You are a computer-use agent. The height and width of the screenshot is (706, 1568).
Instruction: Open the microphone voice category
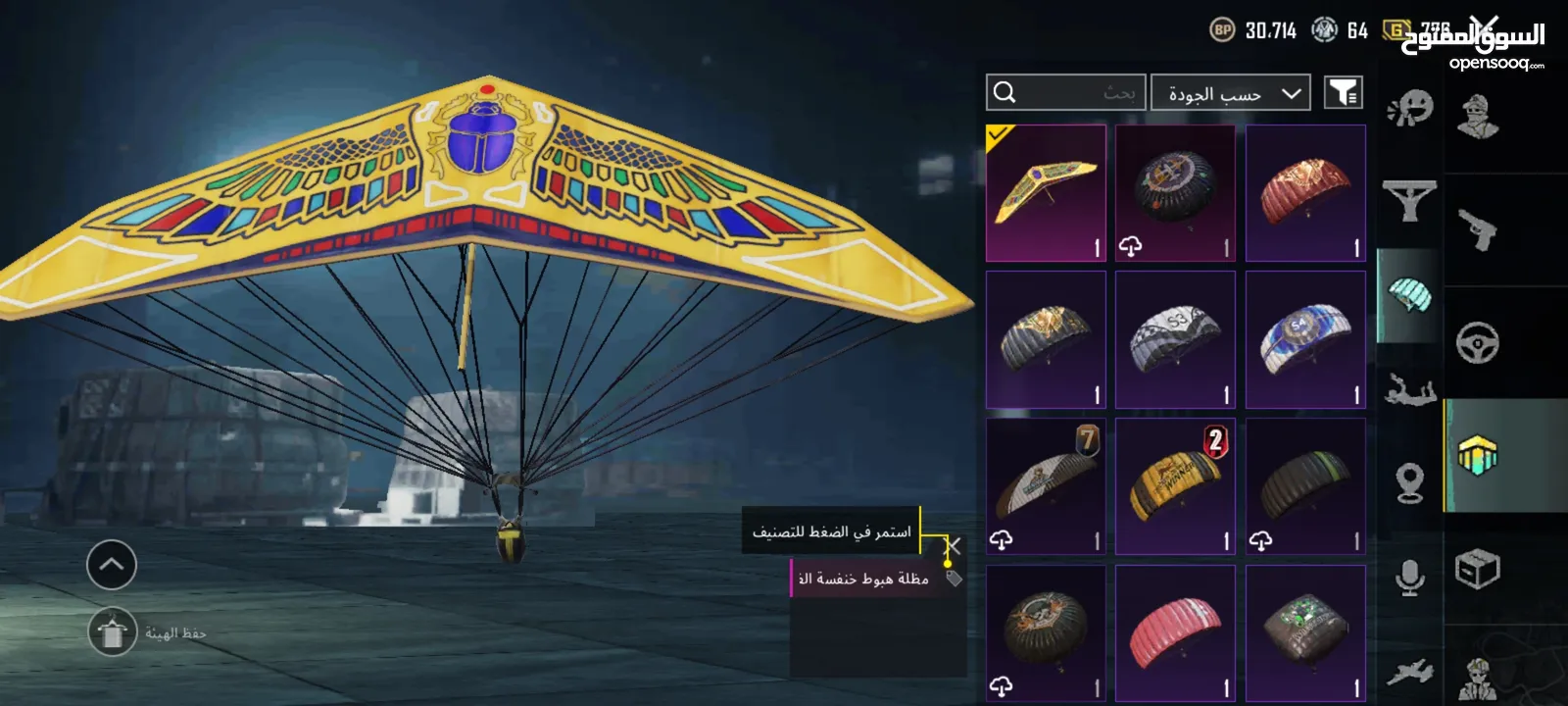coord(1410,579)
